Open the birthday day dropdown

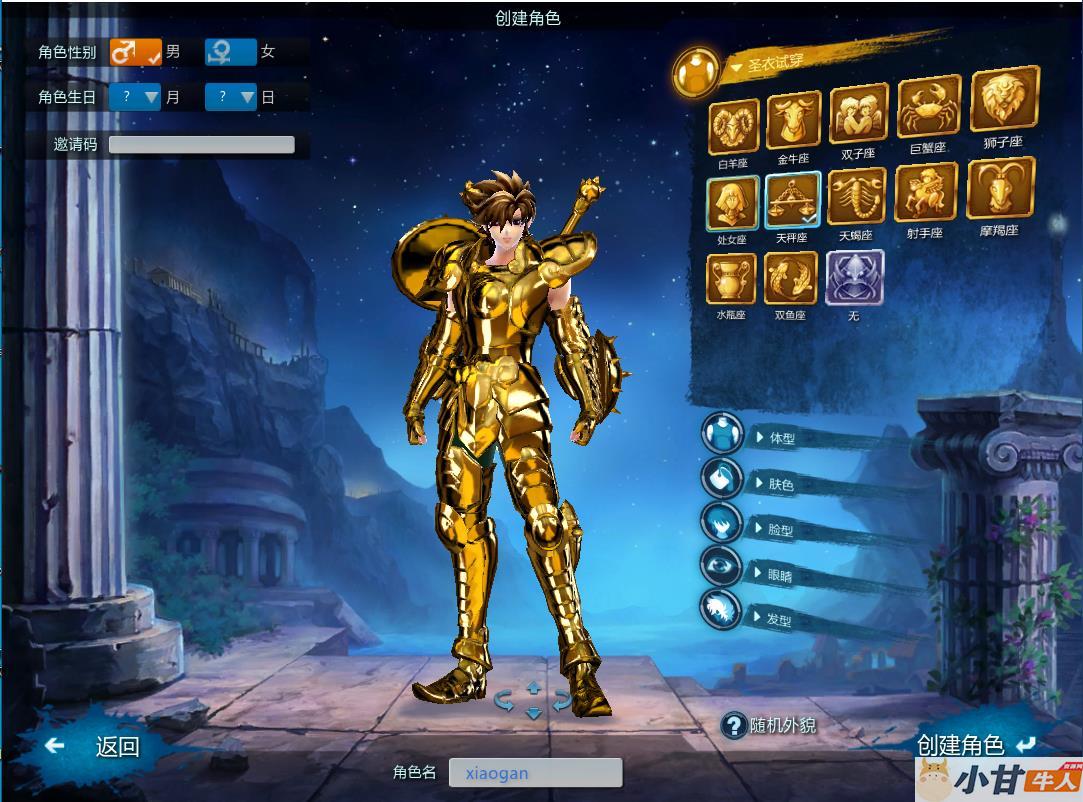(x=231, y=97)
